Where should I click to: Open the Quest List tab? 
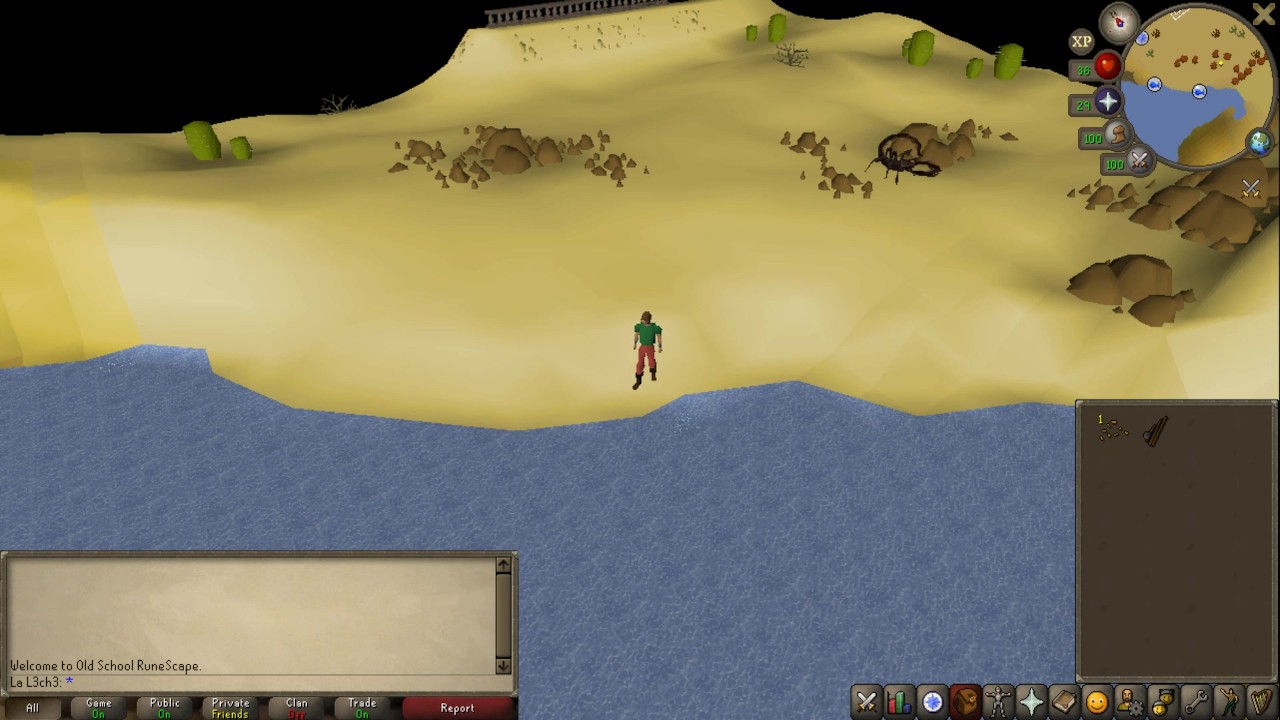coord(932,702)
